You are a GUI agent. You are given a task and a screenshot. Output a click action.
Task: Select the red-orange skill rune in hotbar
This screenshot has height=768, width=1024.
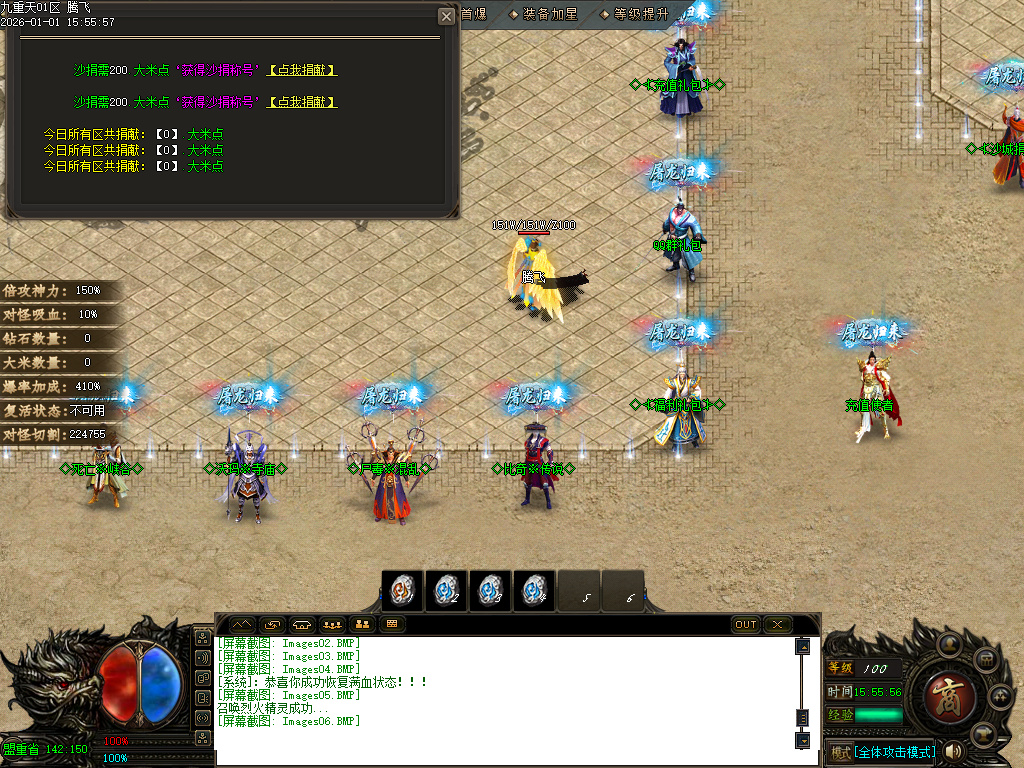pos(403,591)
